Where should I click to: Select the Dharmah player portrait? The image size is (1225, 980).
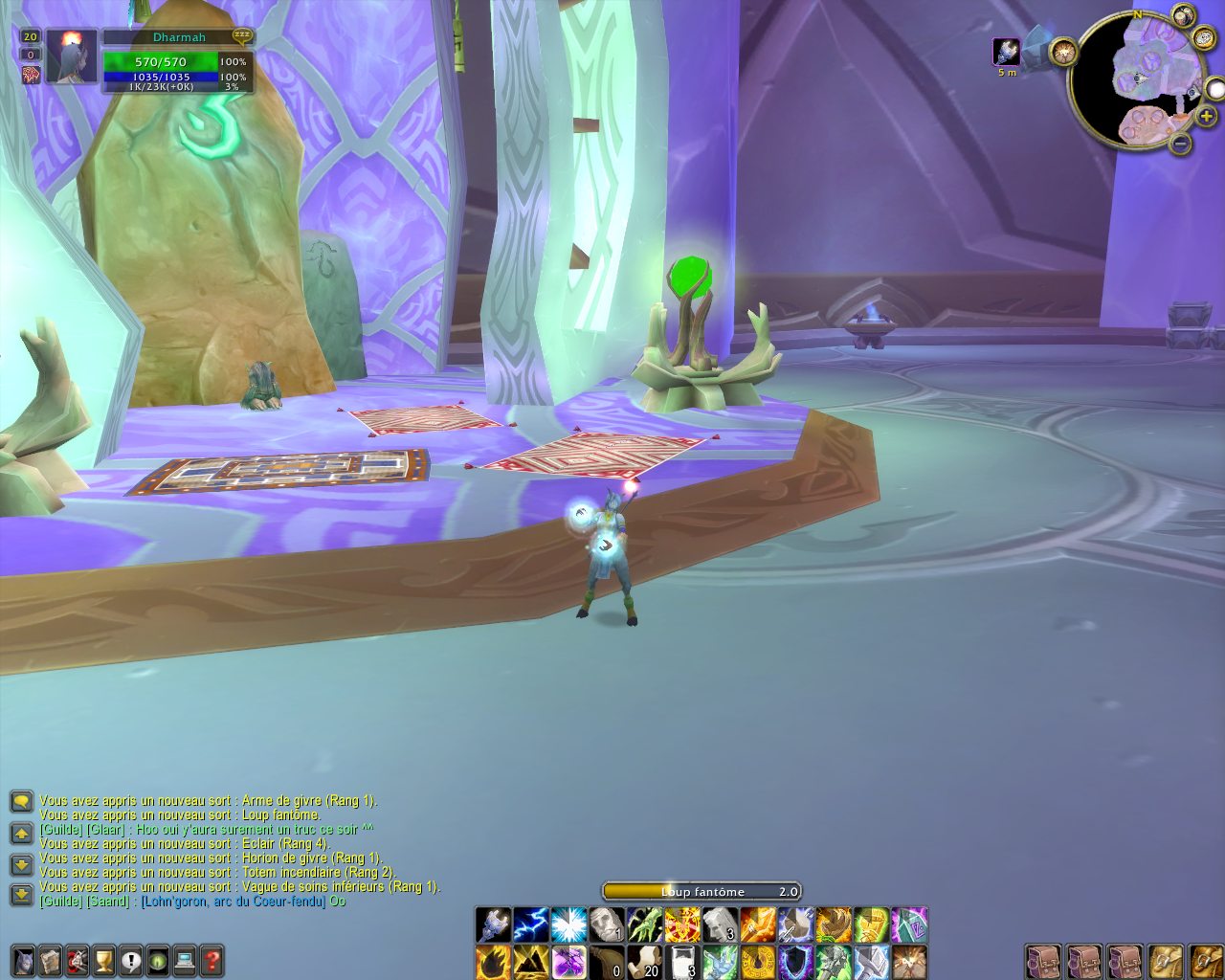[72, 57]
